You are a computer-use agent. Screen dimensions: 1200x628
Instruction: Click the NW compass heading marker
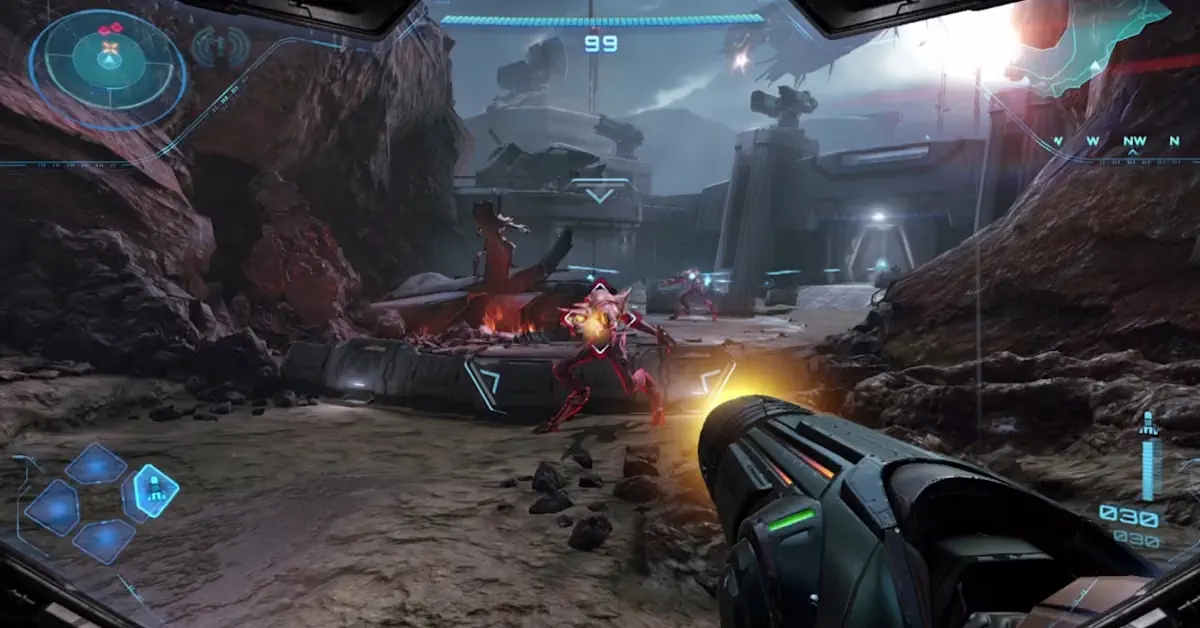pyautogui.click(x=1134, y=142)
